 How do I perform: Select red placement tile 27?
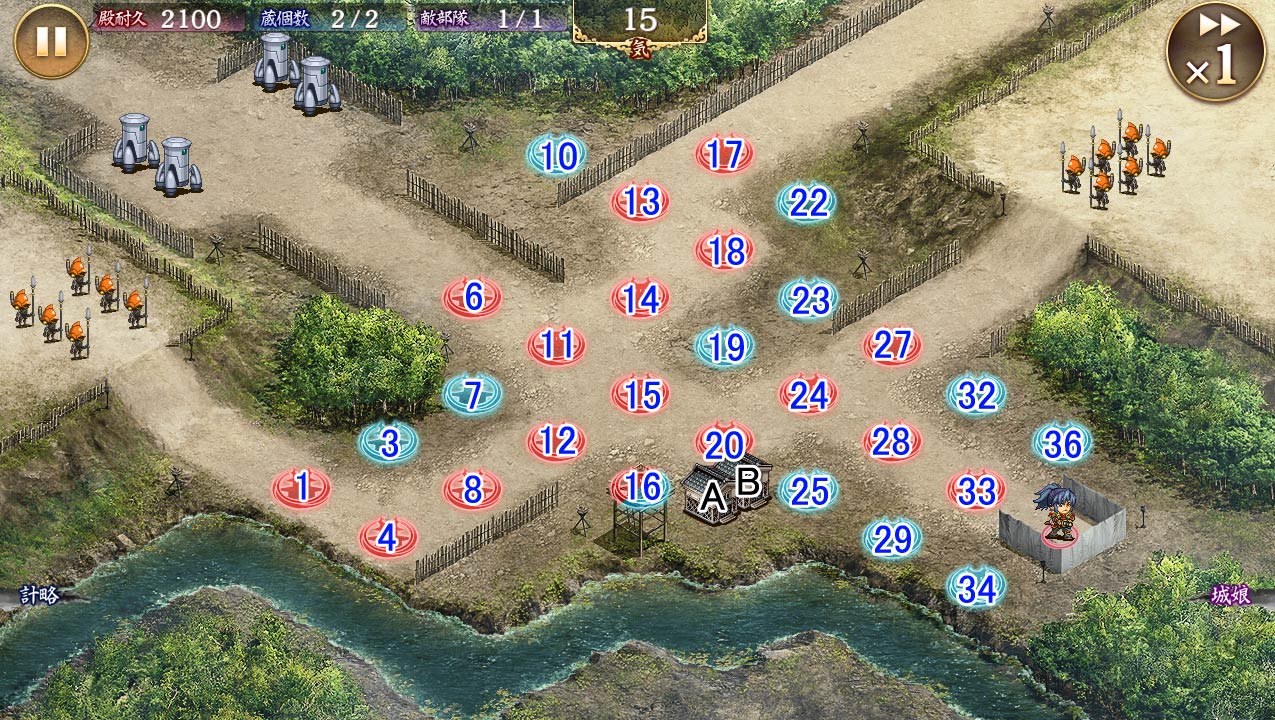892,346
